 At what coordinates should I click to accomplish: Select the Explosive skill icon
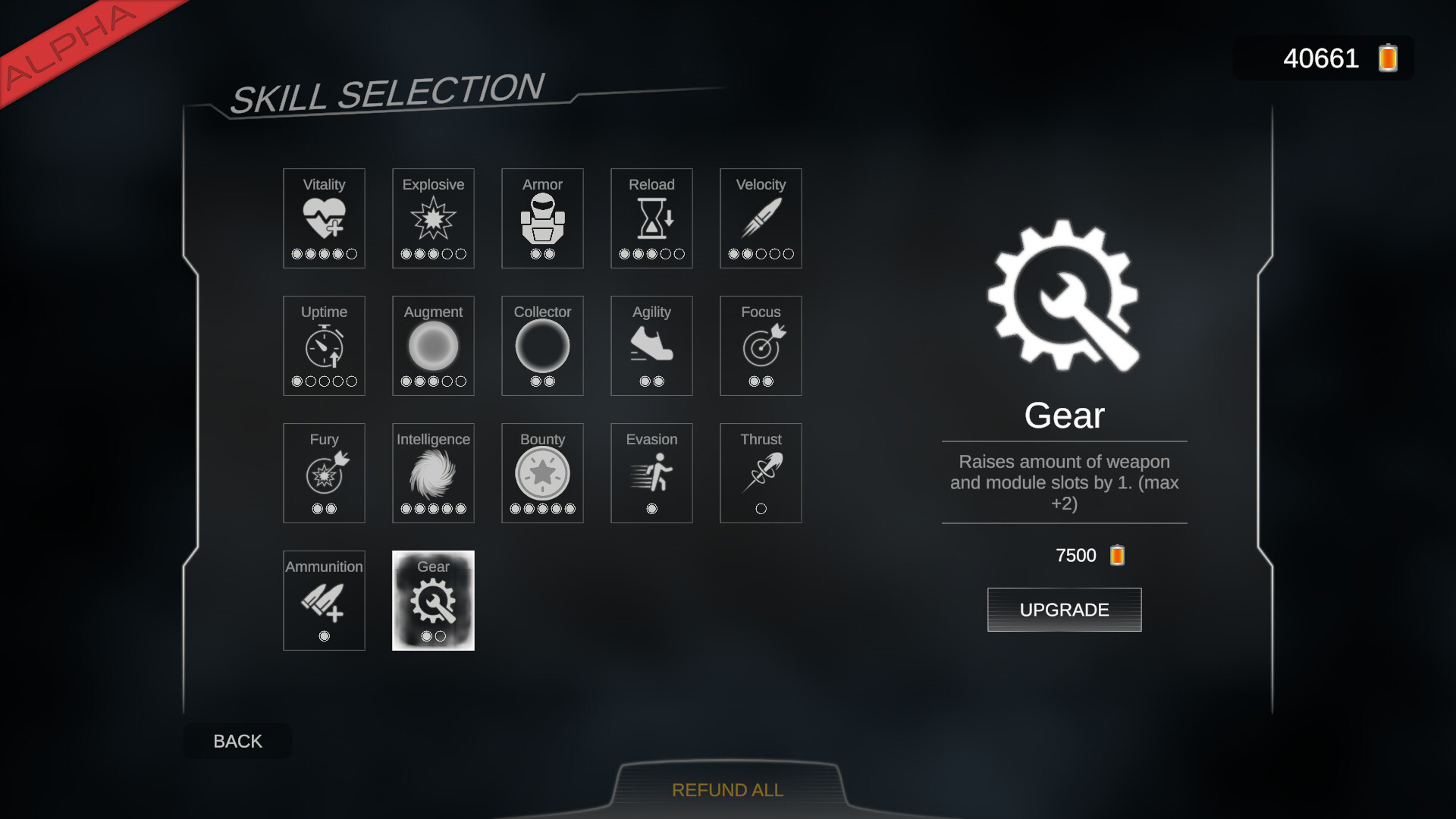433,218
